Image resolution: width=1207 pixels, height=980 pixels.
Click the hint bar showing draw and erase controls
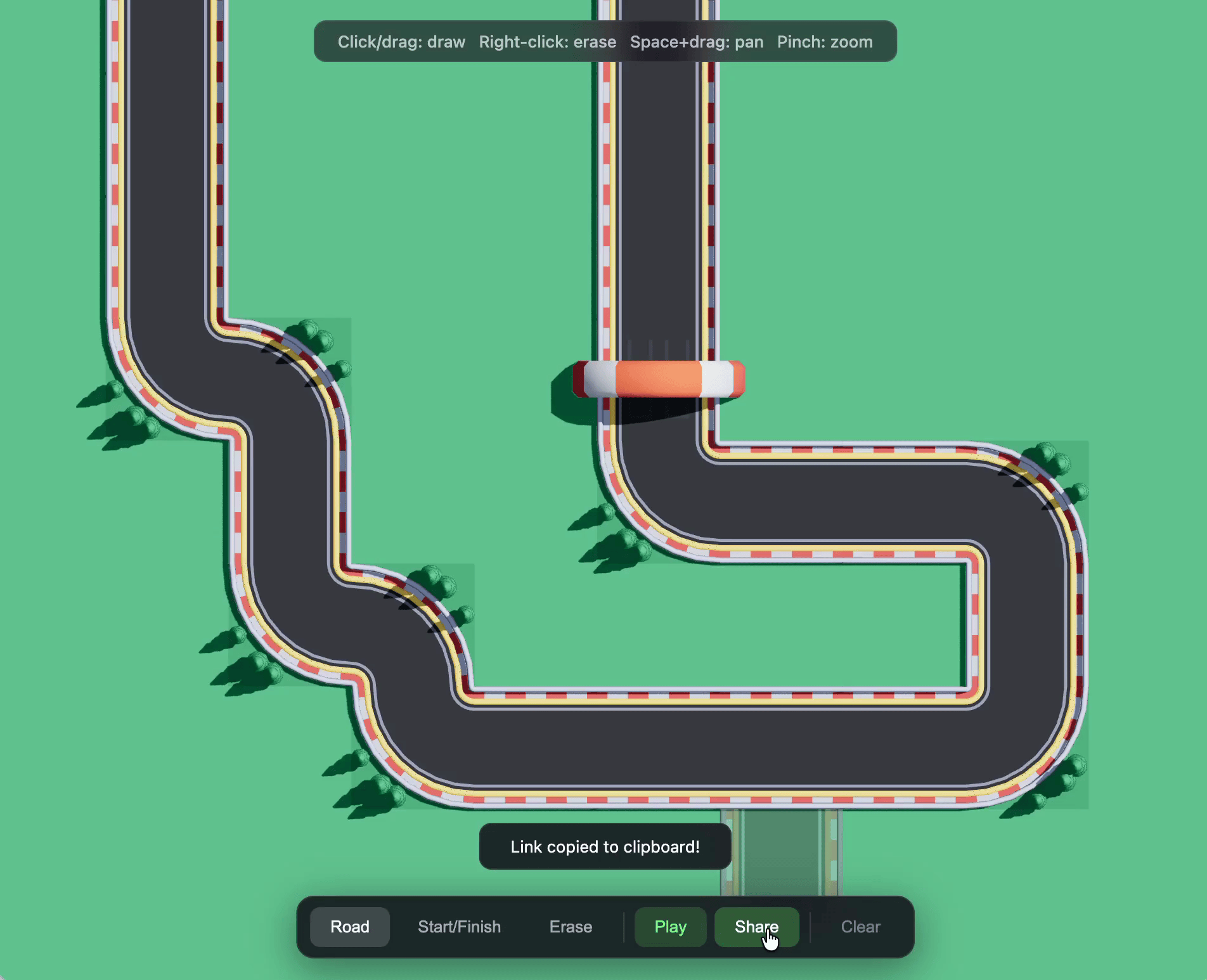pyautogui.click(x=604, y=41)
